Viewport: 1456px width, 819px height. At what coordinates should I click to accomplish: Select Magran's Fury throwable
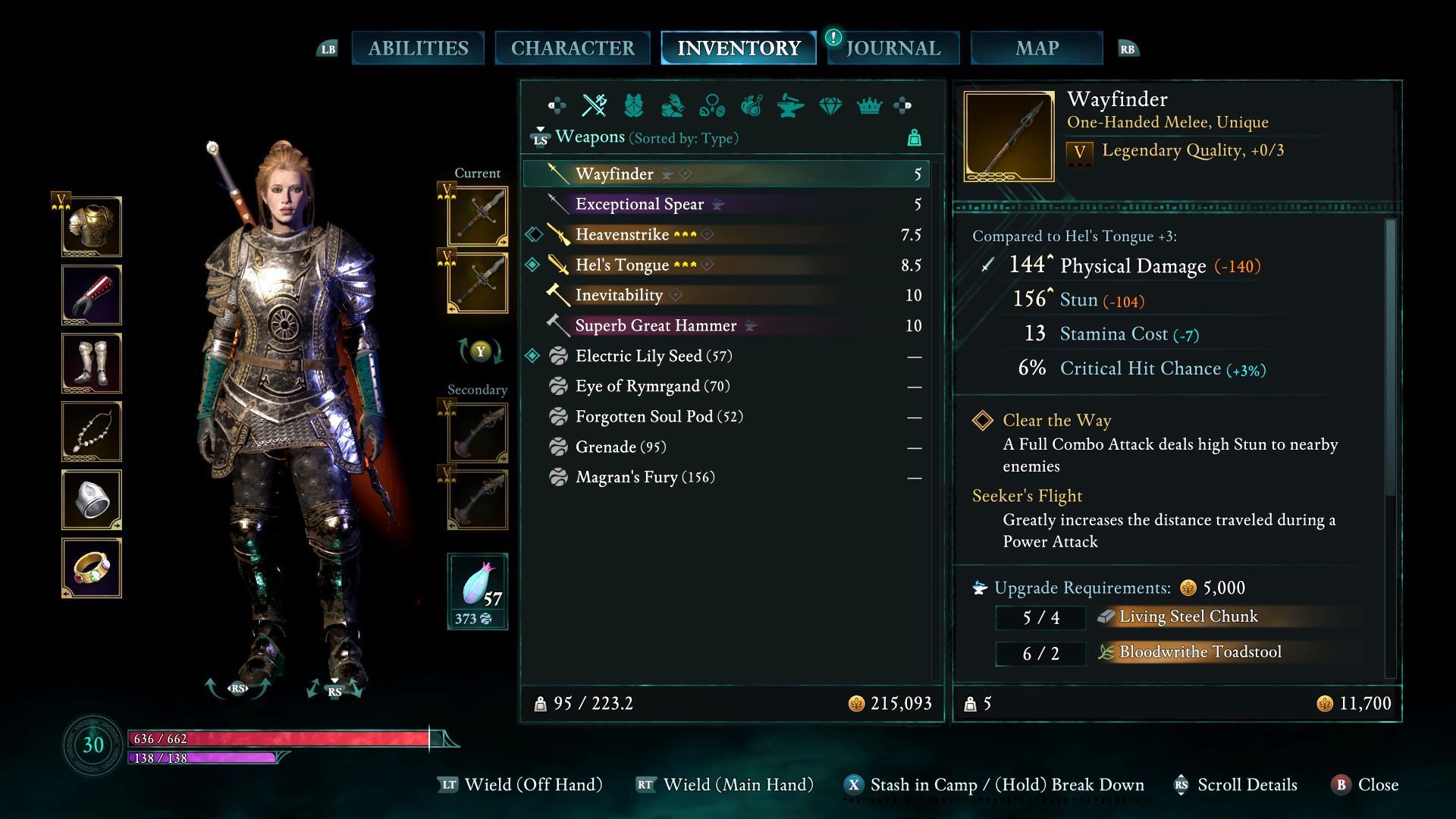[x=626, y=477]
